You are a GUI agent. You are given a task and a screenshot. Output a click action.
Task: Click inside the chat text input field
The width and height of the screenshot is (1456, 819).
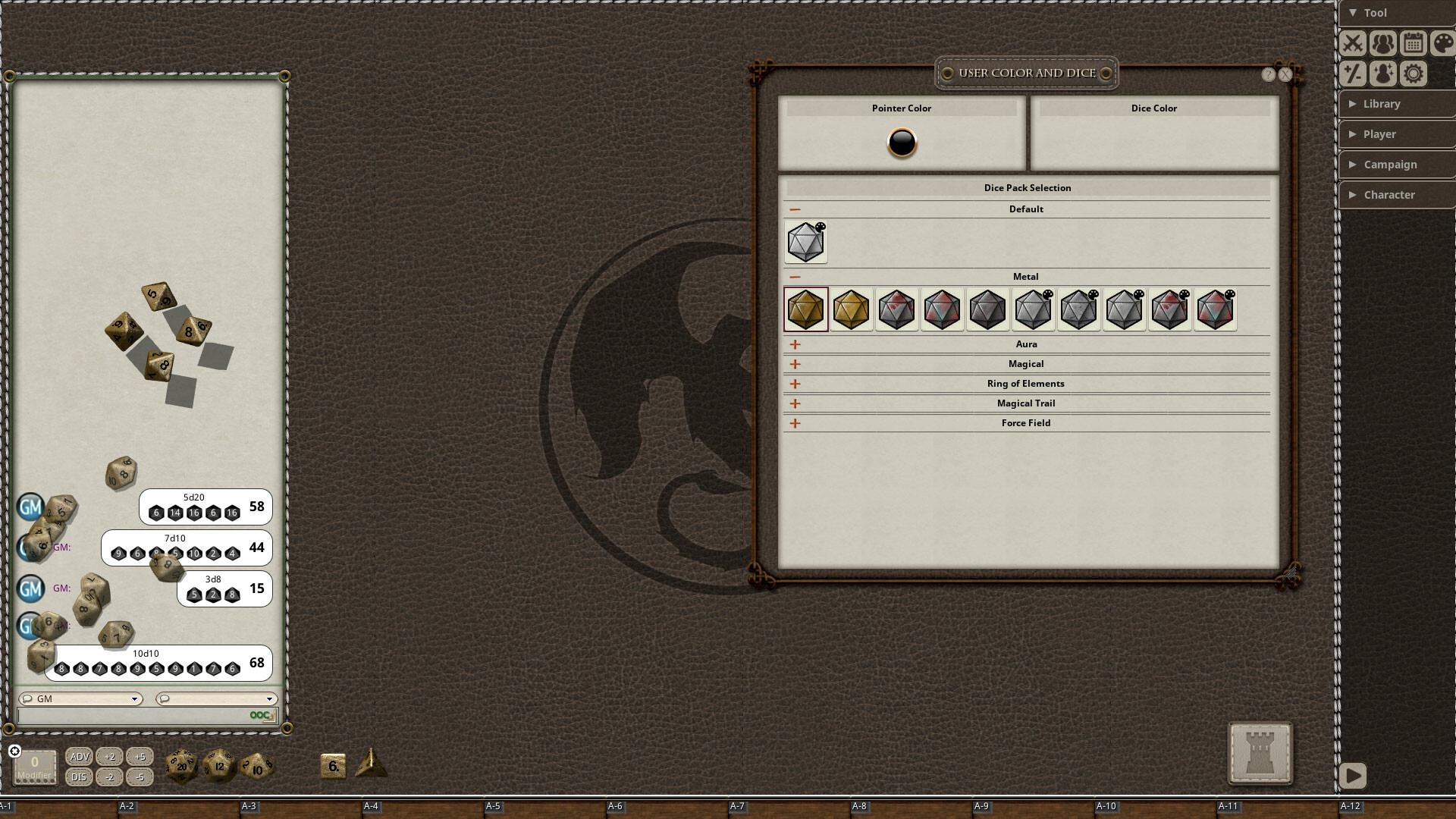click(136, 714)
